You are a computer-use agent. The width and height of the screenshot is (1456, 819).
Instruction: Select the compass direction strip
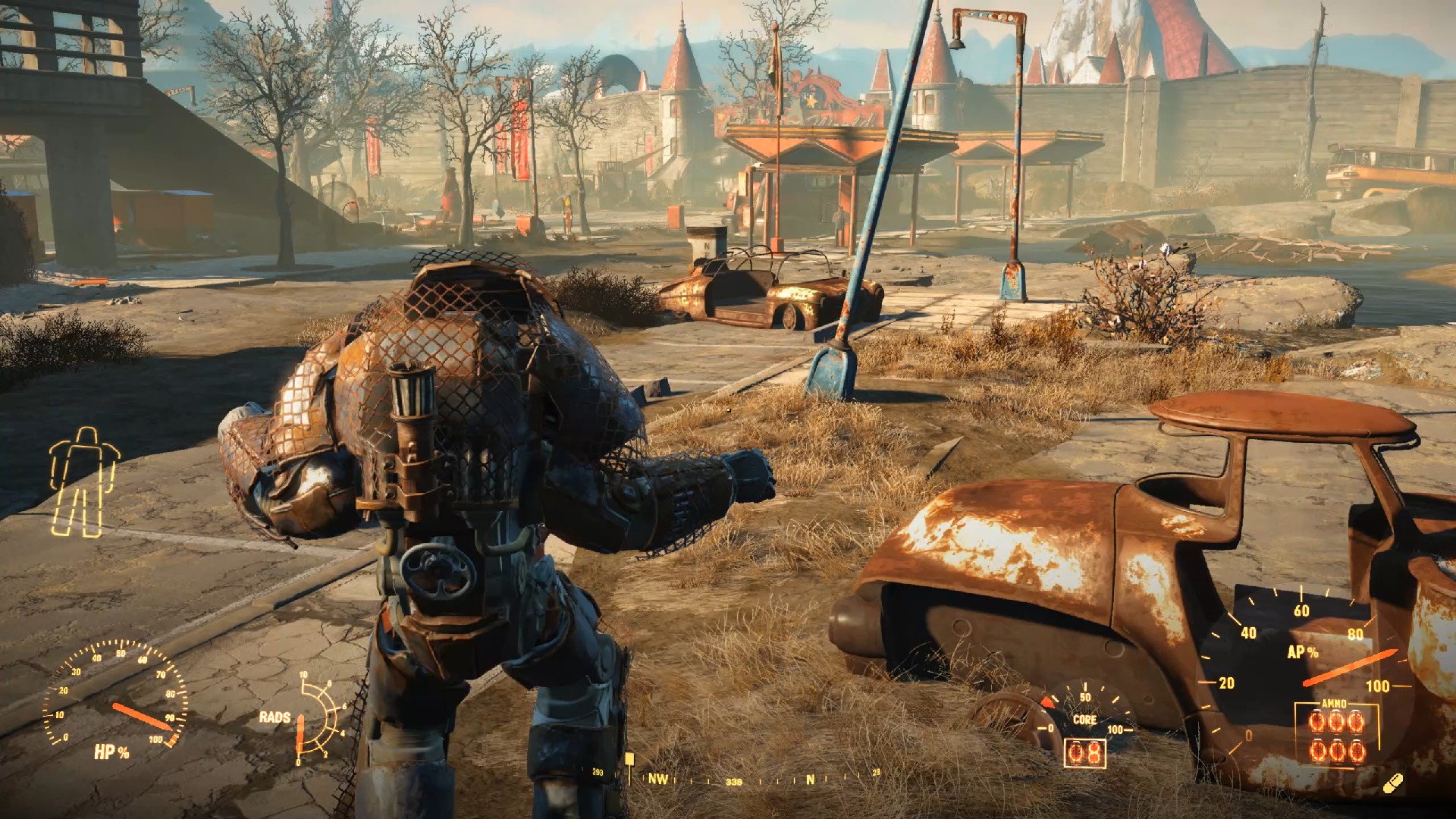click(x=736, y=778)
